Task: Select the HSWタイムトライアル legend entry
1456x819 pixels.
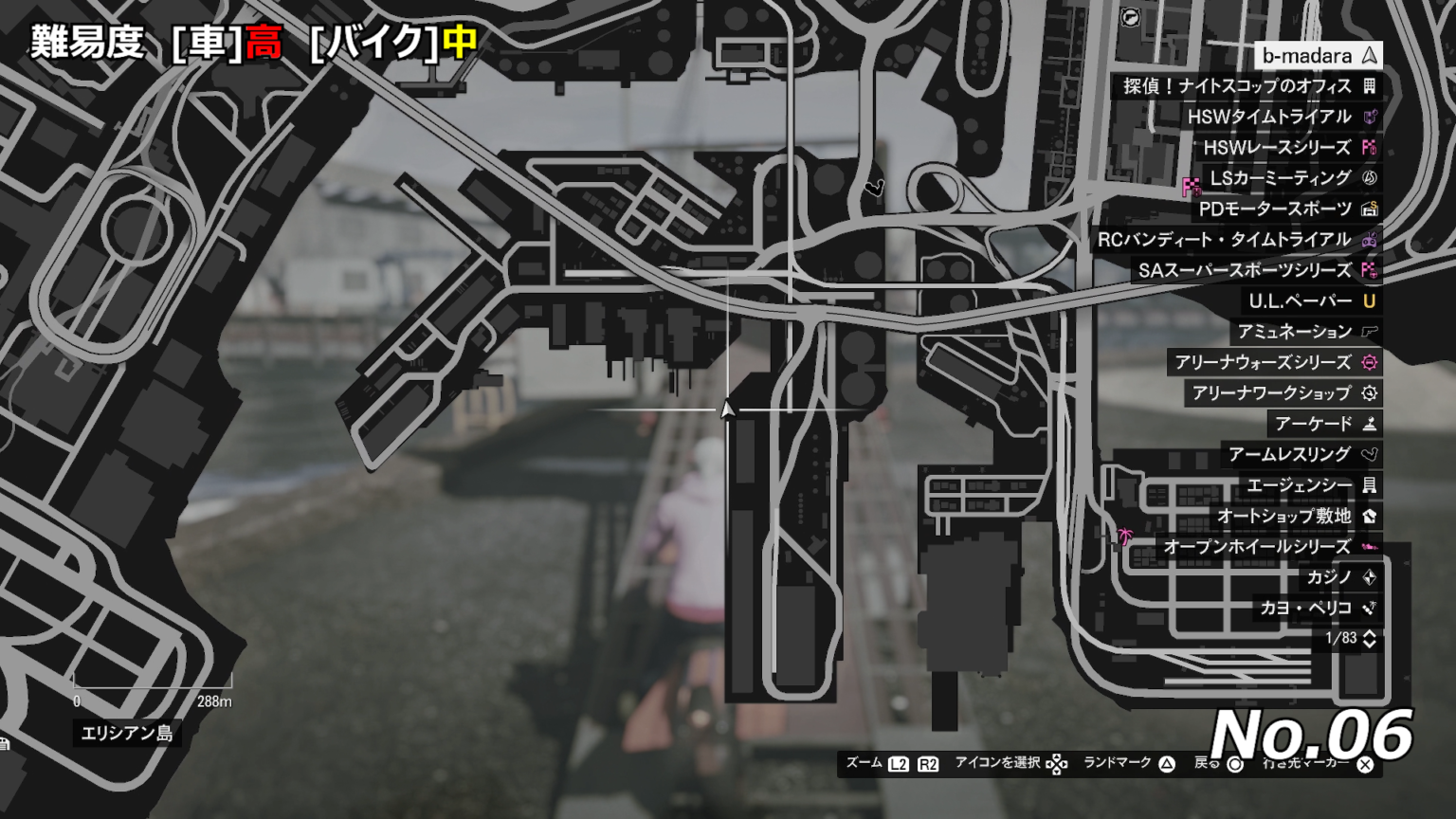Action: tap(1280, 117)
